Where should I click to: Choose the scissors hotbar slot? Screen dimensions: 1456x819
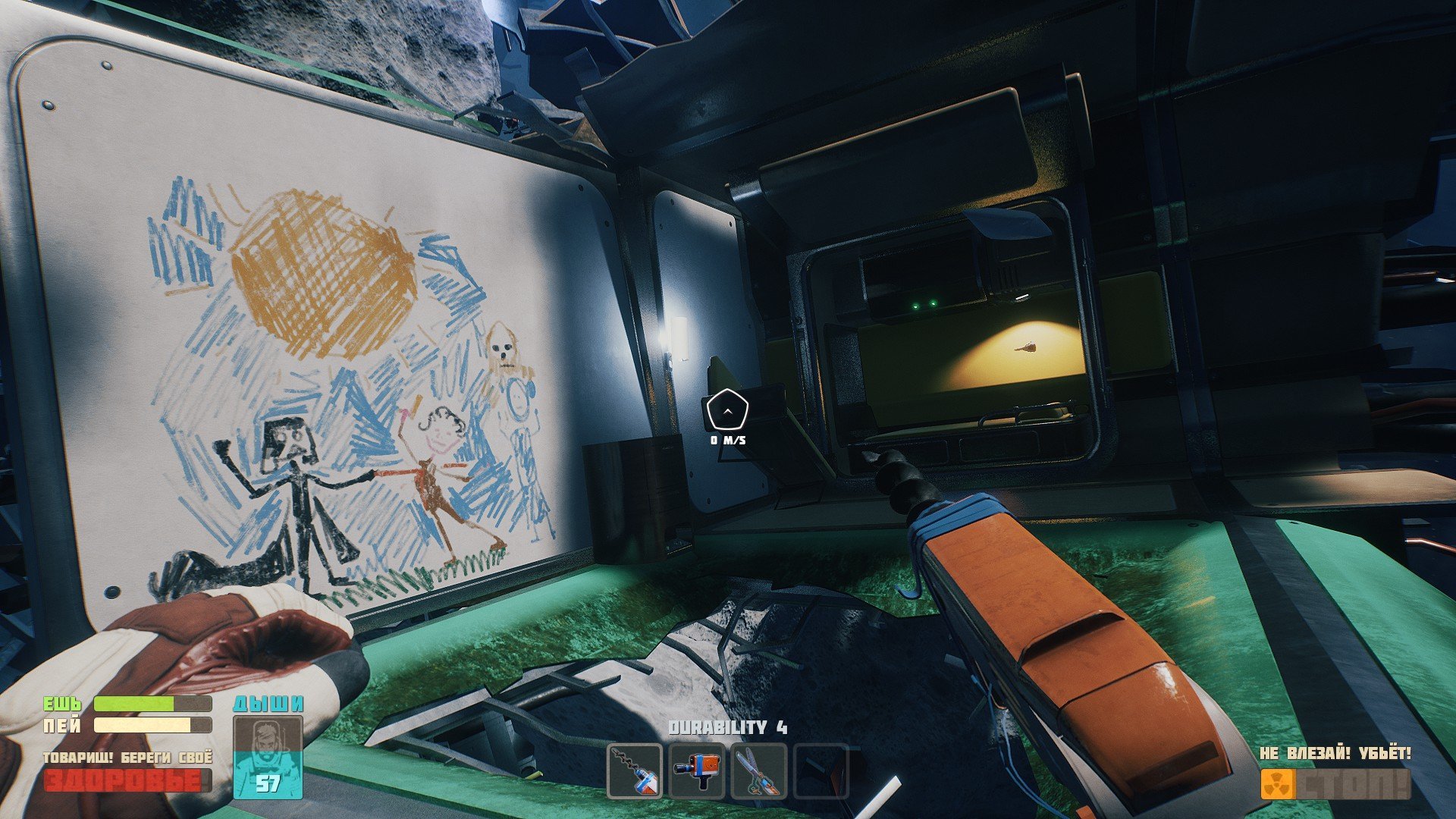759,771
